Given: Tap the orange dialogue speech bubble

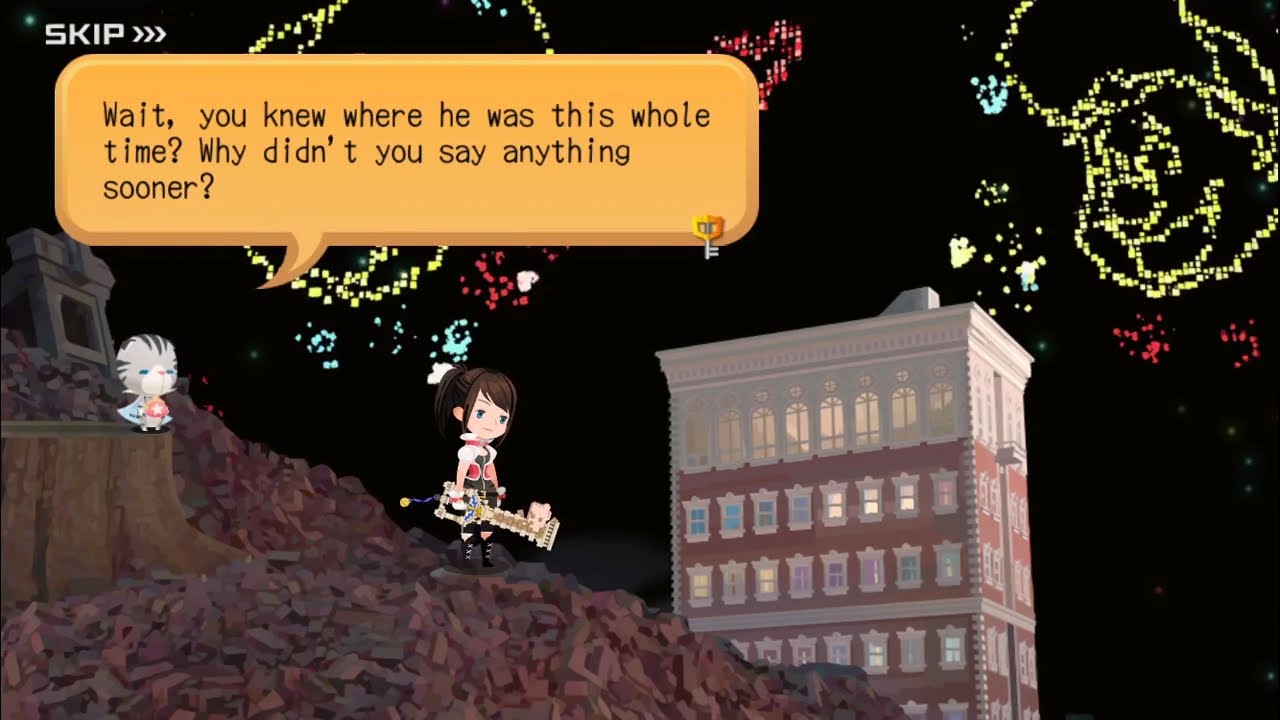Looking at the screenshot, I should [406, 150].
